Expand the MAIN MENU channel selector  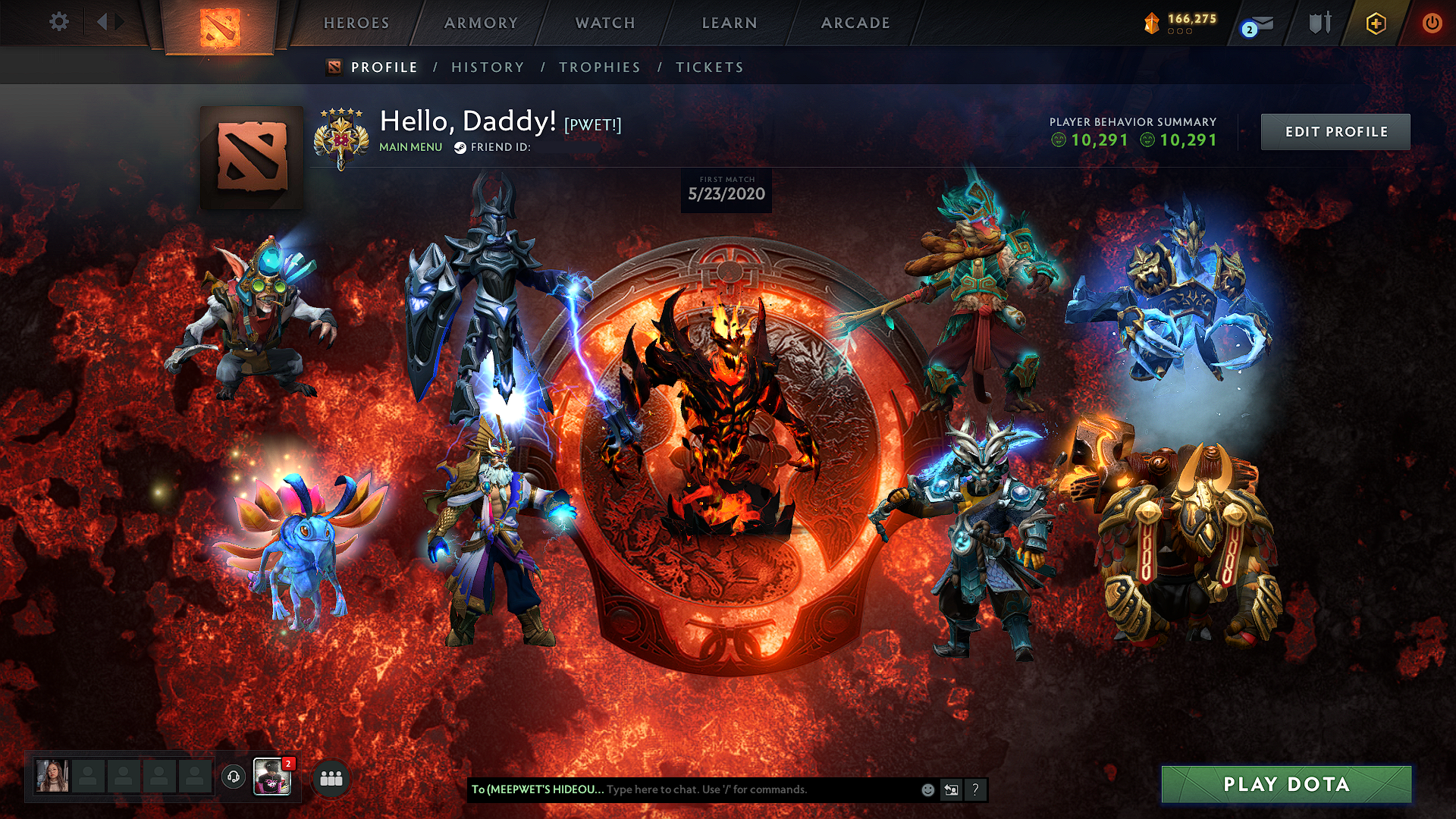coord(410,148)
